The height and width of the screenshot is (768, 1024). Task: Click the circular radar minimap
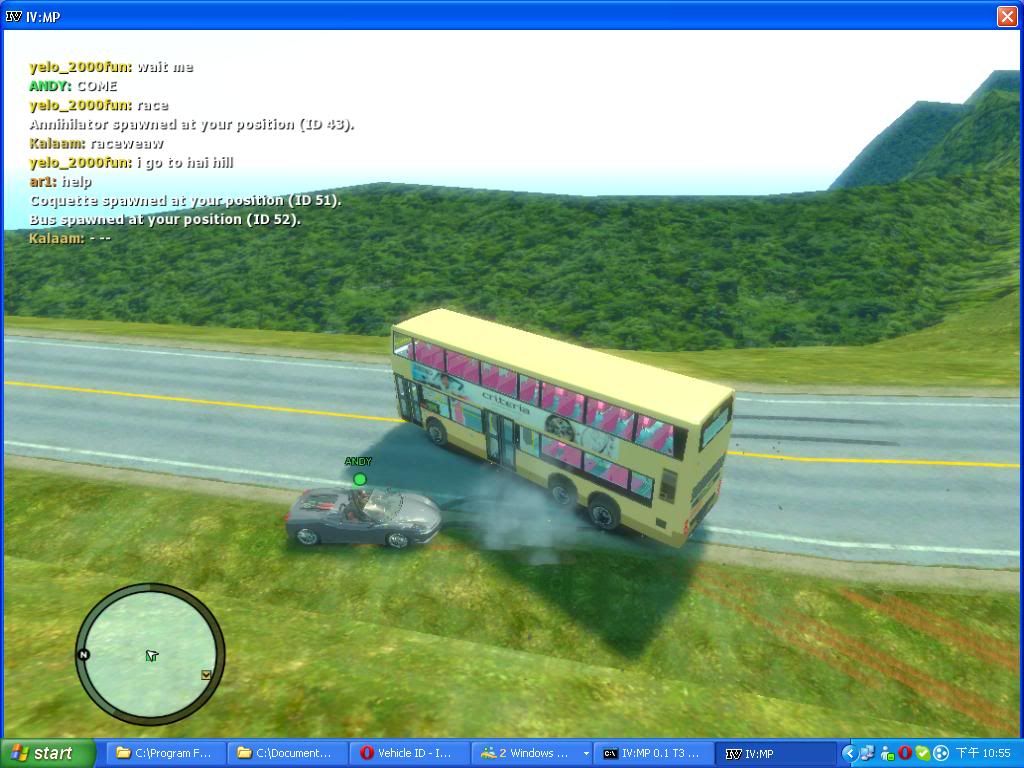pos(150,655)
